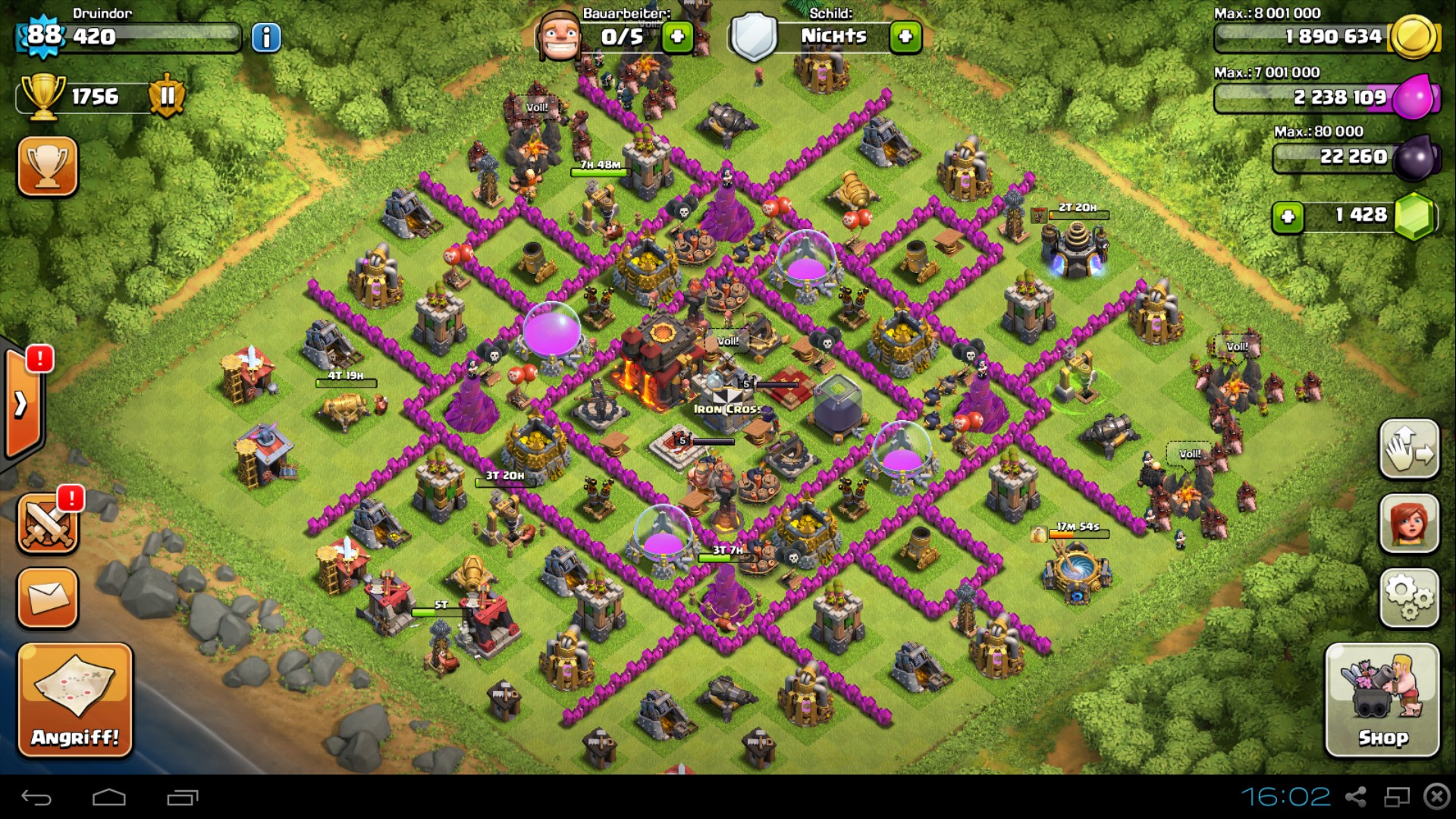The image size is (1456, 819).
Task: Expand the clan chat side arrow
Action: (21, 403)
